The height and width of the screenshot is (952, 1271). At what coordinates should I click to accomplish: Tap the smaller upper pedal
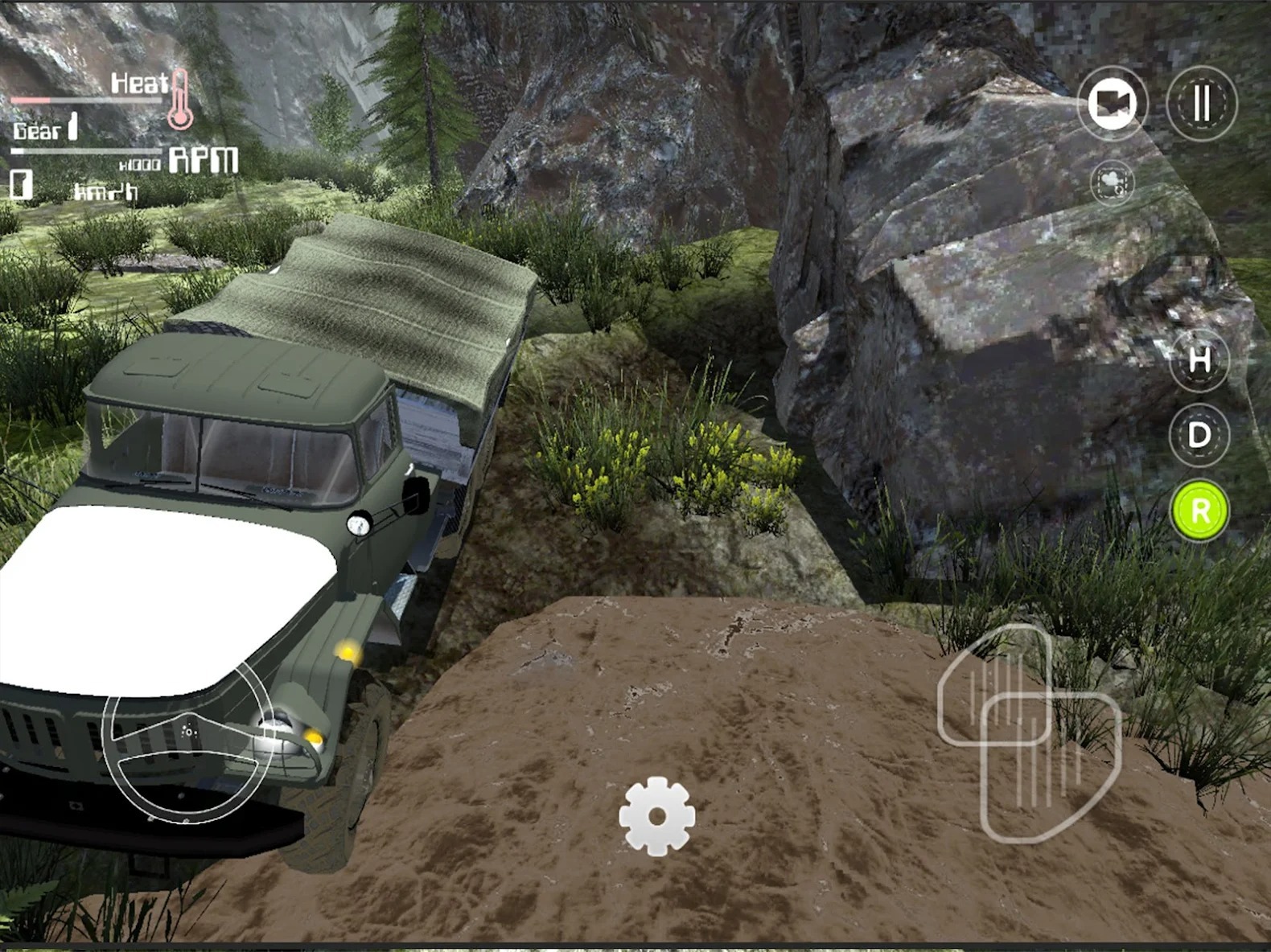980,669
